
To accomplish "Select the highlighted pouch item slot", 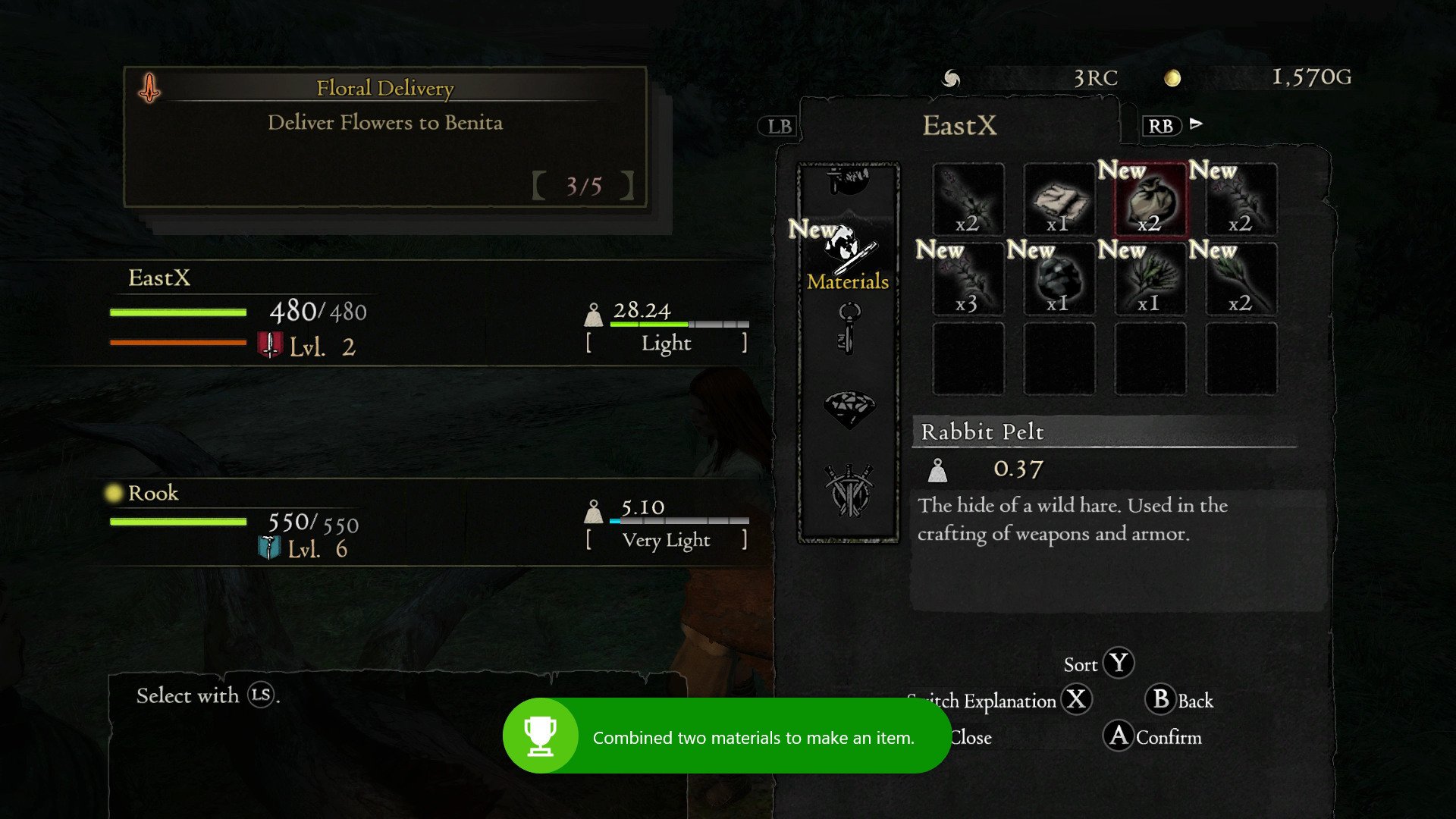I will (x=1150, y=200).
